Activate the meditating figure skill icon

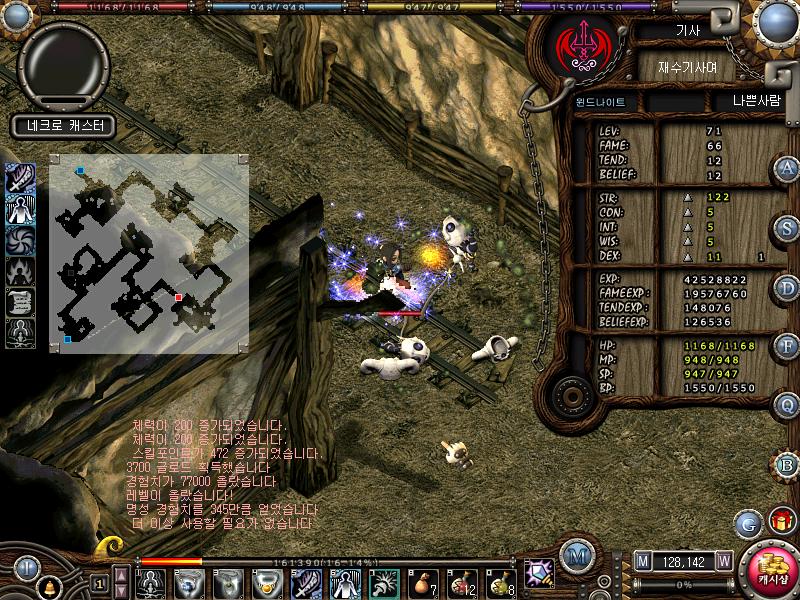pyautogui.click(x=21, y=332)
